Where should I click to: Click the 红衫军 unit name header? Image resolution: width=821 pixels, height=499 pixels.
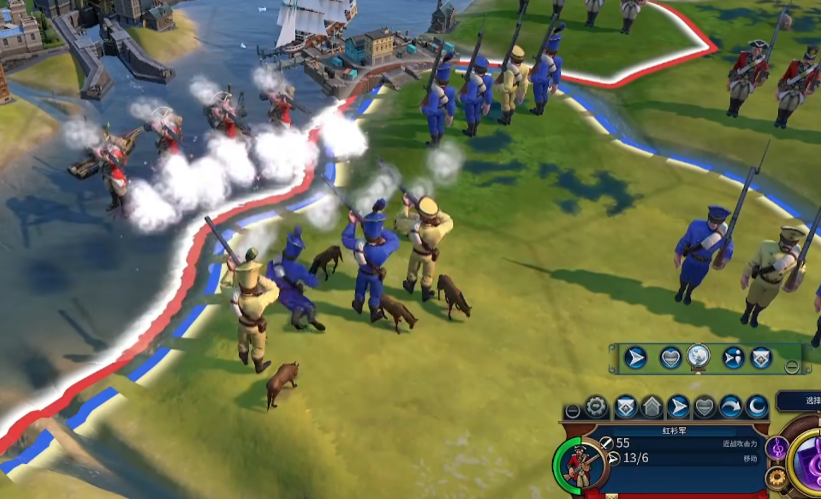[676, 430]
